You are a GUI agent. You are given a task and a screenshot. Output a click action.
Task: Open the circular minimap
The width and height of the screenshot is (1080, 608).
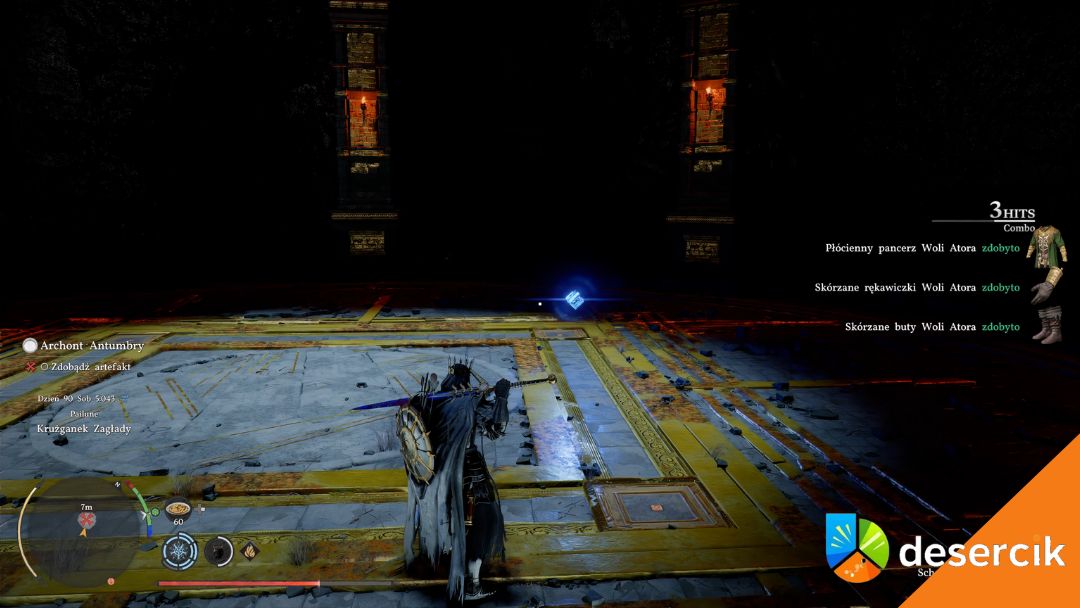(82, 528)
